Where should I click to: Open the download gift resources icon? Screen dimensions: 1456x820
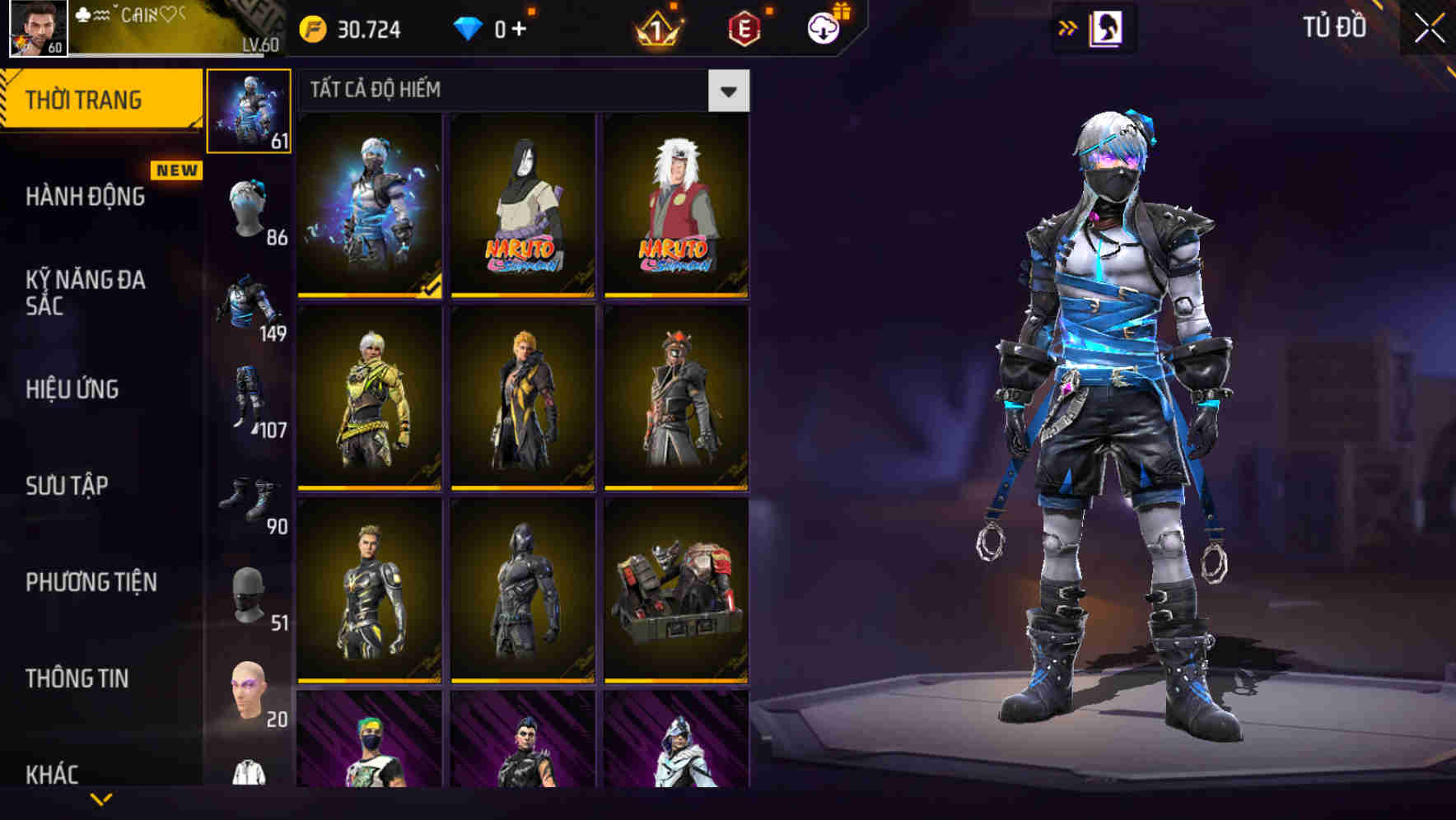824,28
